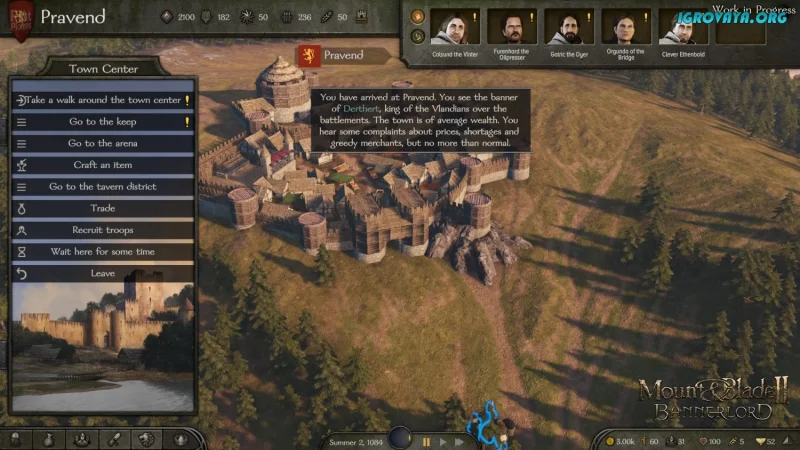
Task: Leave the town of Pravend
Action: tap(103, 273)
